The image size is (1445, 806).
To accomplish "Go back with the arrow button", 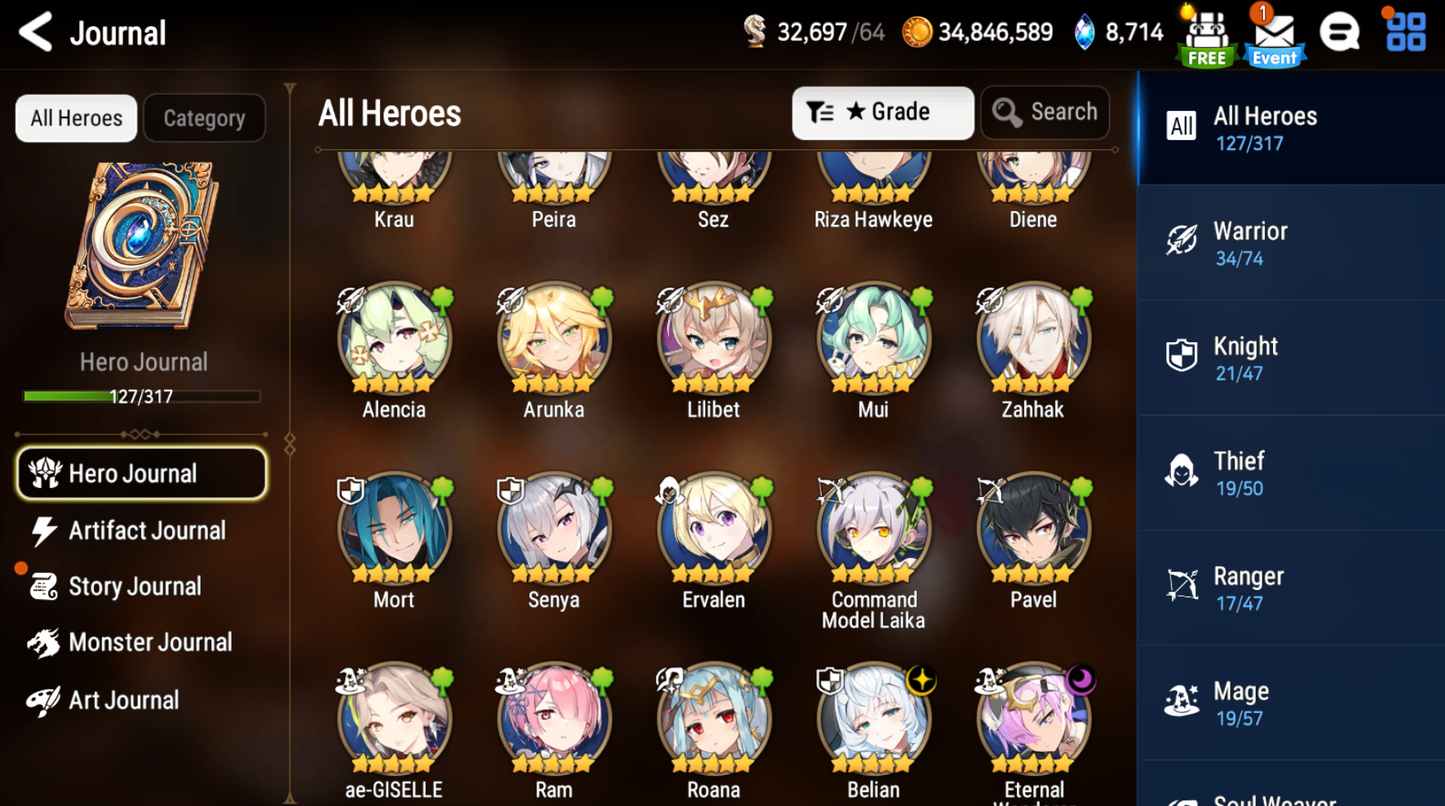I will tap(33, 32).
